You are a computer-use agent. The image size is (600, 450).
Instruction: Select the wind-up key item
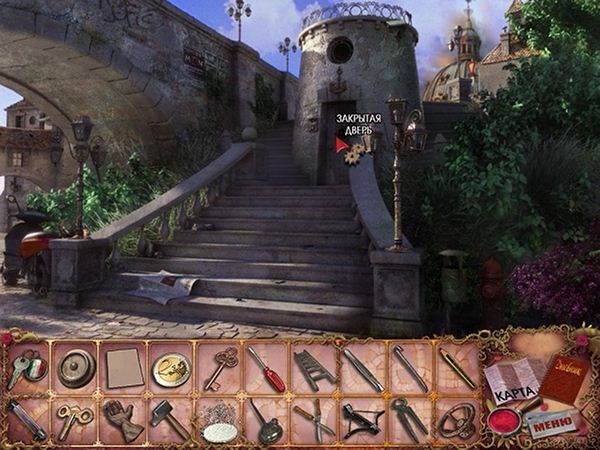[74, 418]
